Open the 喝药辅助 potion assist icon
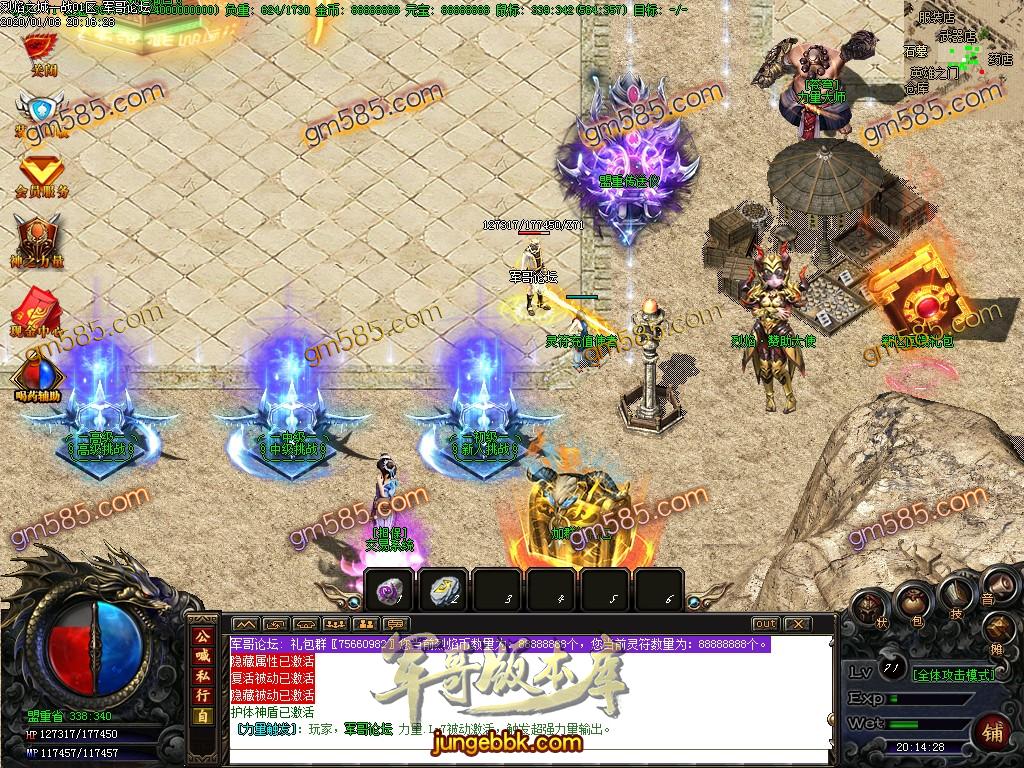Screen dimensions: 1024x768 pos(38,378)
